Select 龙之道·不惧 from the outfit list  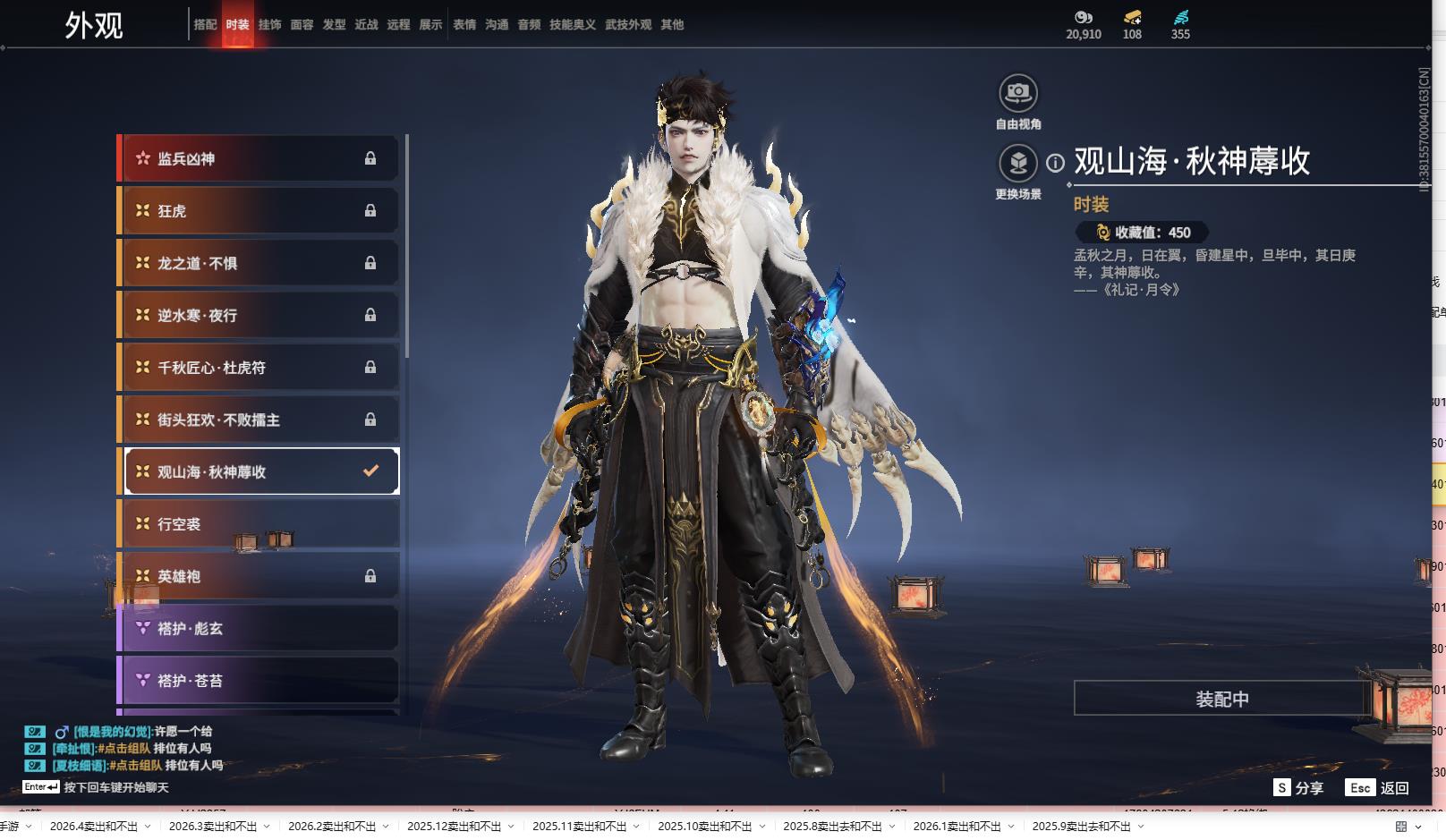click(259, 263)
